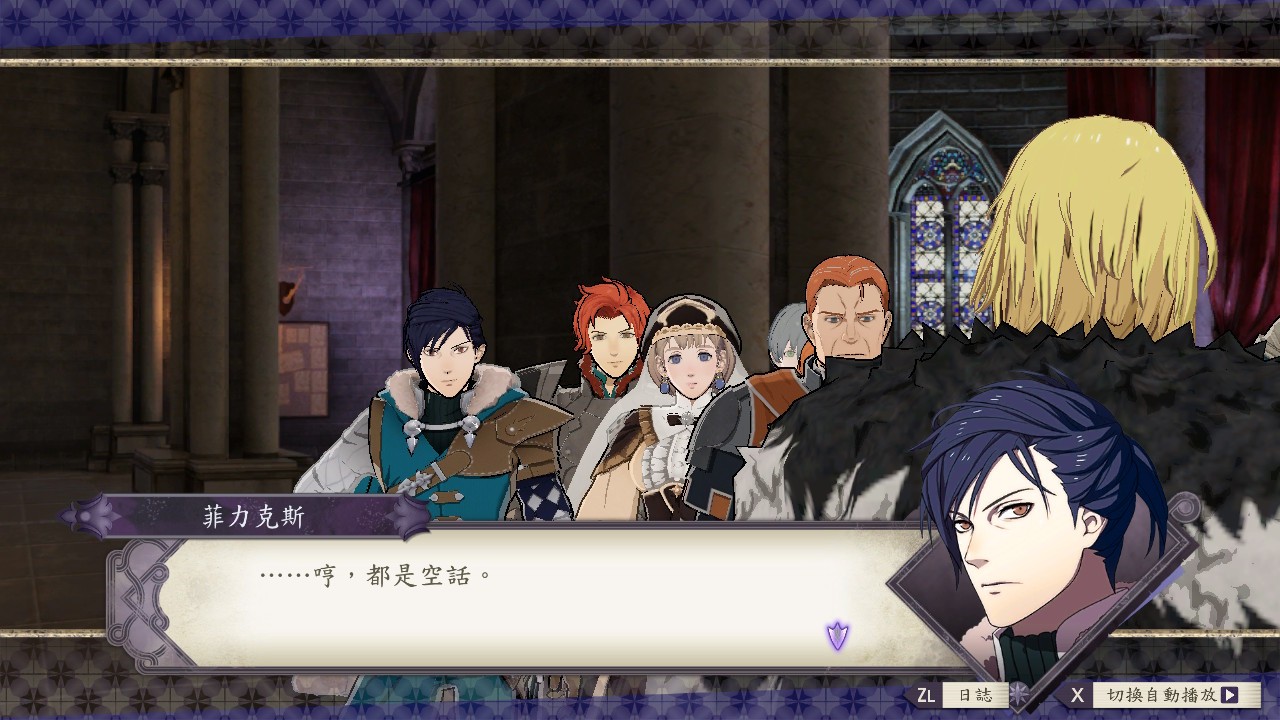1280x720 pixels.
Task: Open the 日誌 dialogue log
Action: [x=973, y=695]
